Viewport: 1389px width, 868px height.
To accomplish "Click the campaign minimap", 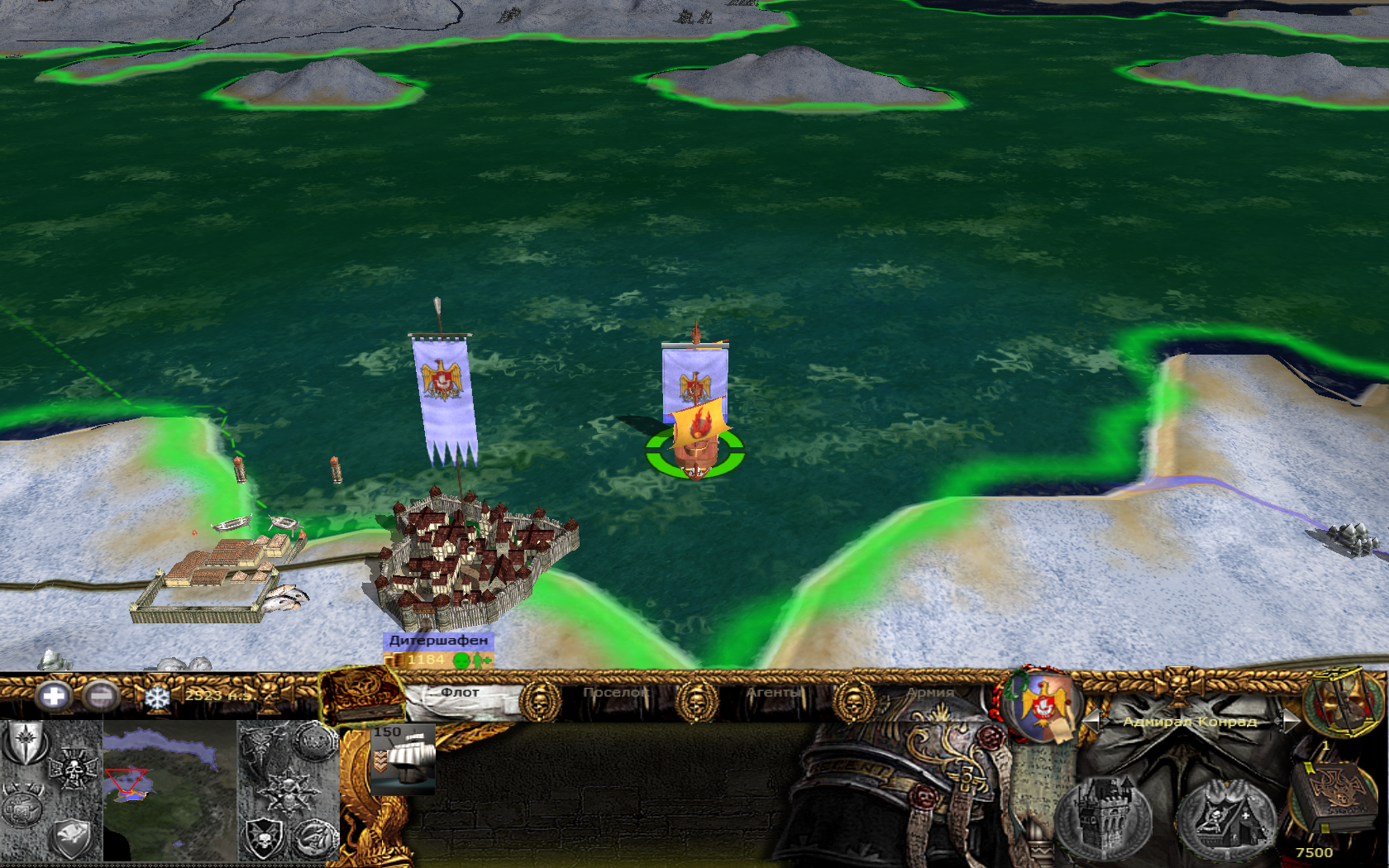I will [x=169, y=789].
